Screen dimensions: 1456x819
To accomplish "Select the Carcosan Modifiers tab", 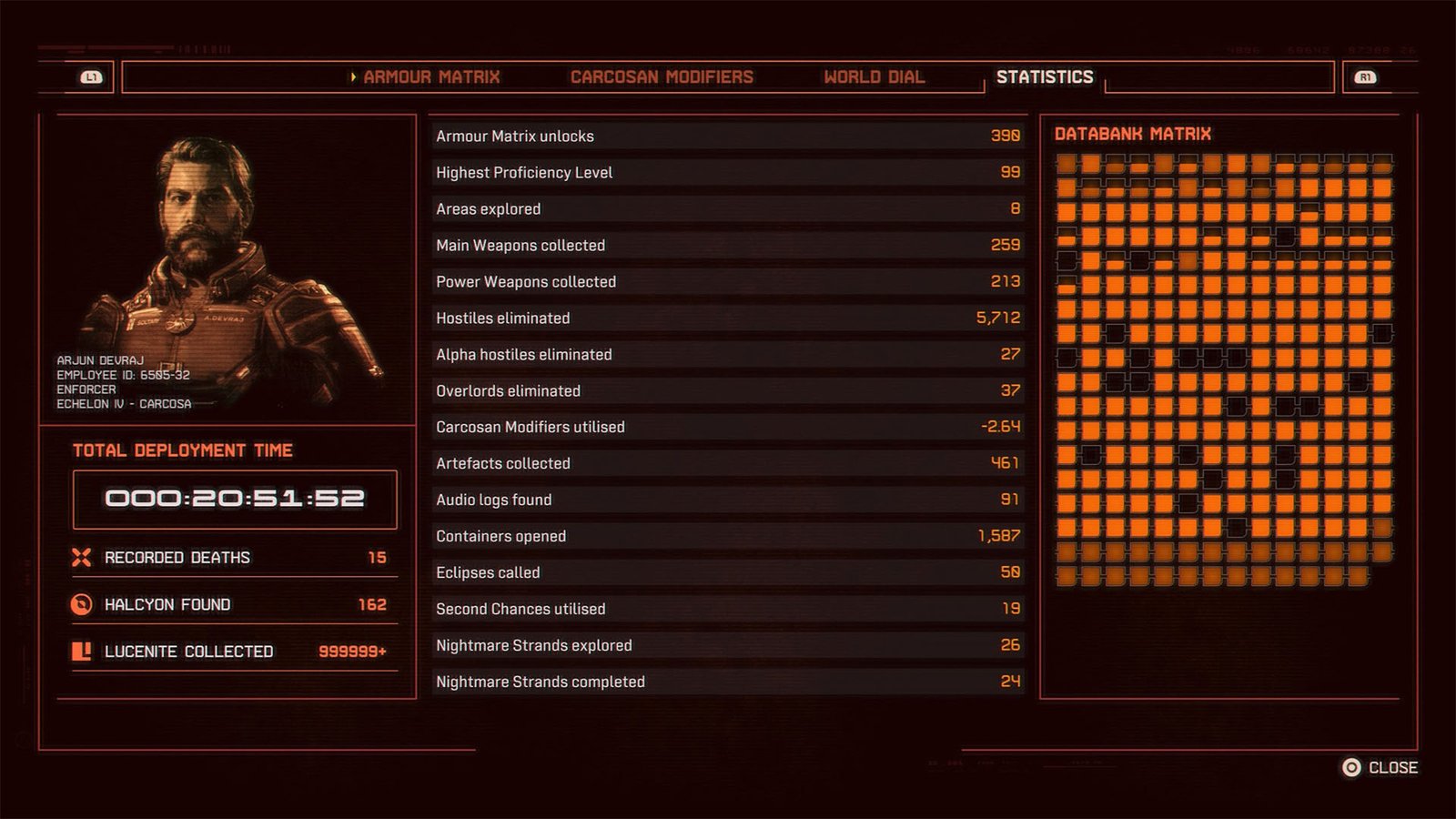I will 662,77.
